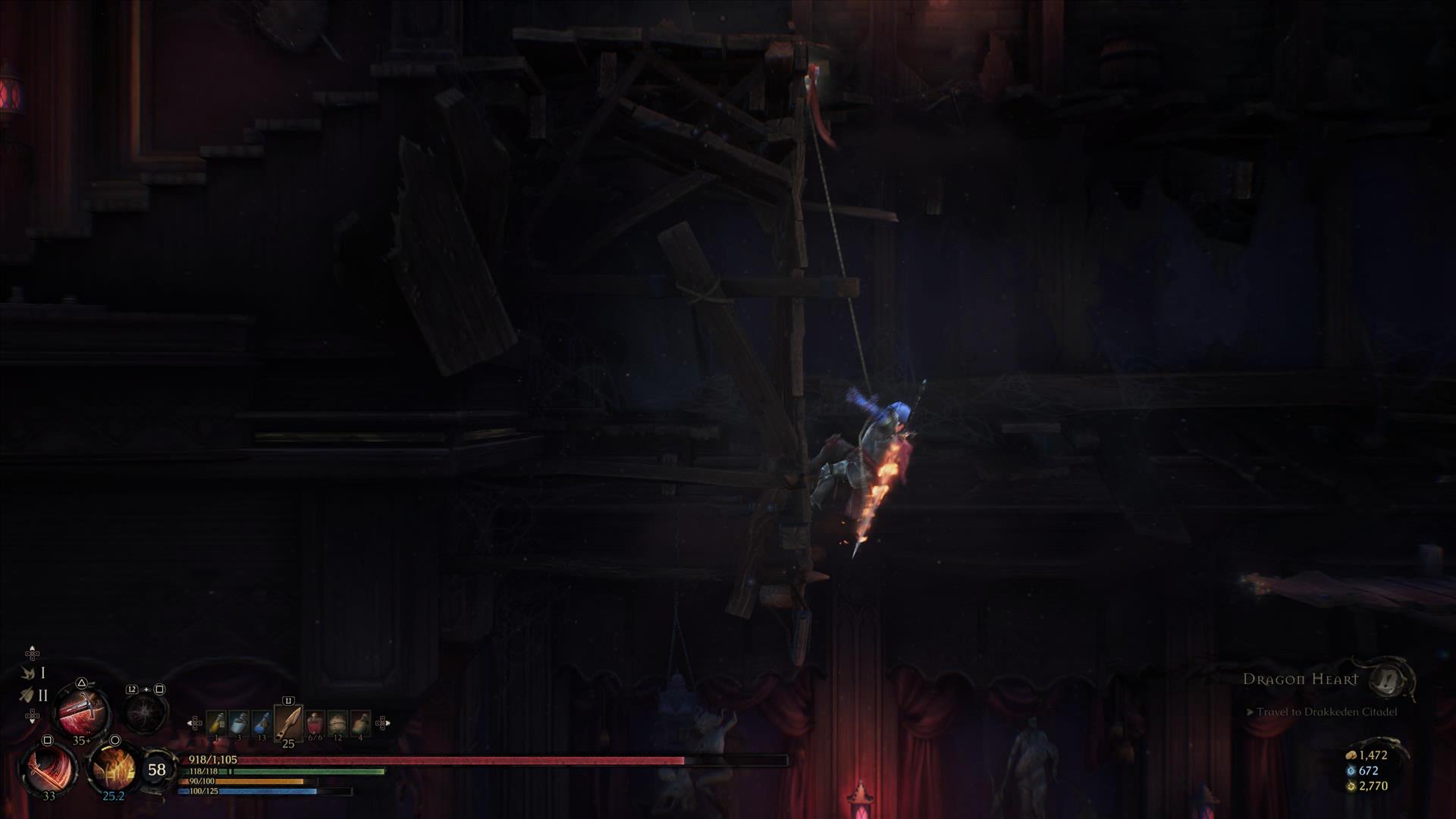Open the Dragon Heart quest tracker
The width and height of the screenshot is (1456, 819).
click(x=1300, y=679)
